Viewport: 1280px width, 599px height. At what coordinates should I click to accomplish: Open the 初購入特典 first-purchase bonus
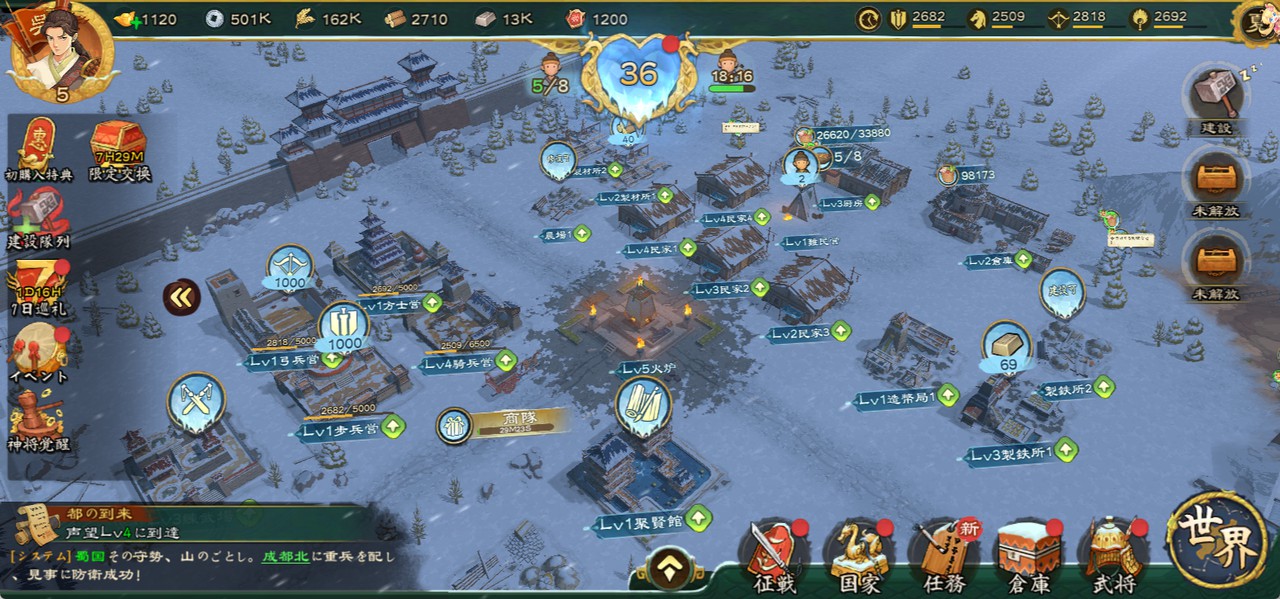[x=39, y=148]
